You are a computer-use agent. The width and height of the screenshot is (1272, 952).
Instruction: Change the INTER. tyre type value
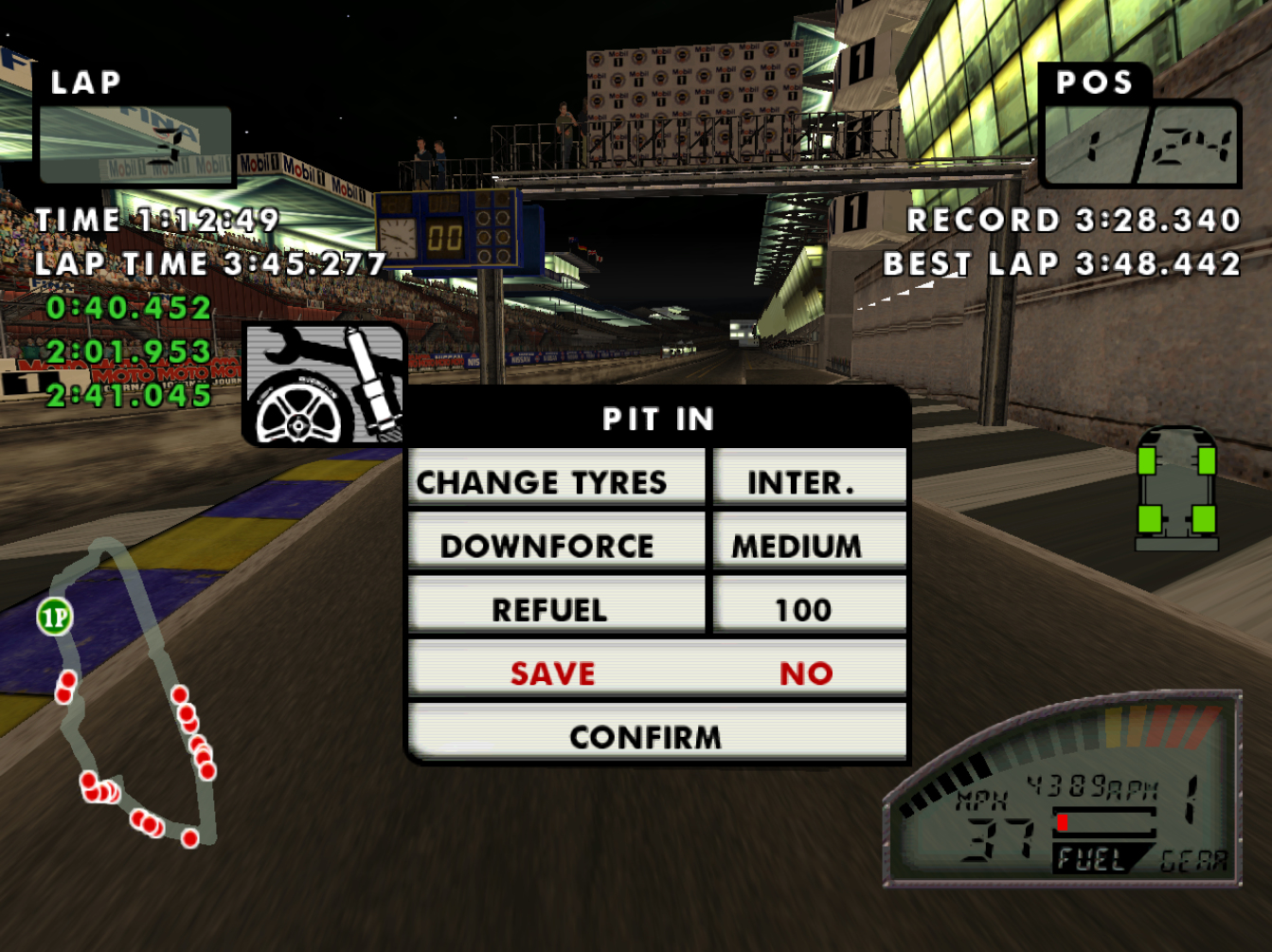point(809,481)
